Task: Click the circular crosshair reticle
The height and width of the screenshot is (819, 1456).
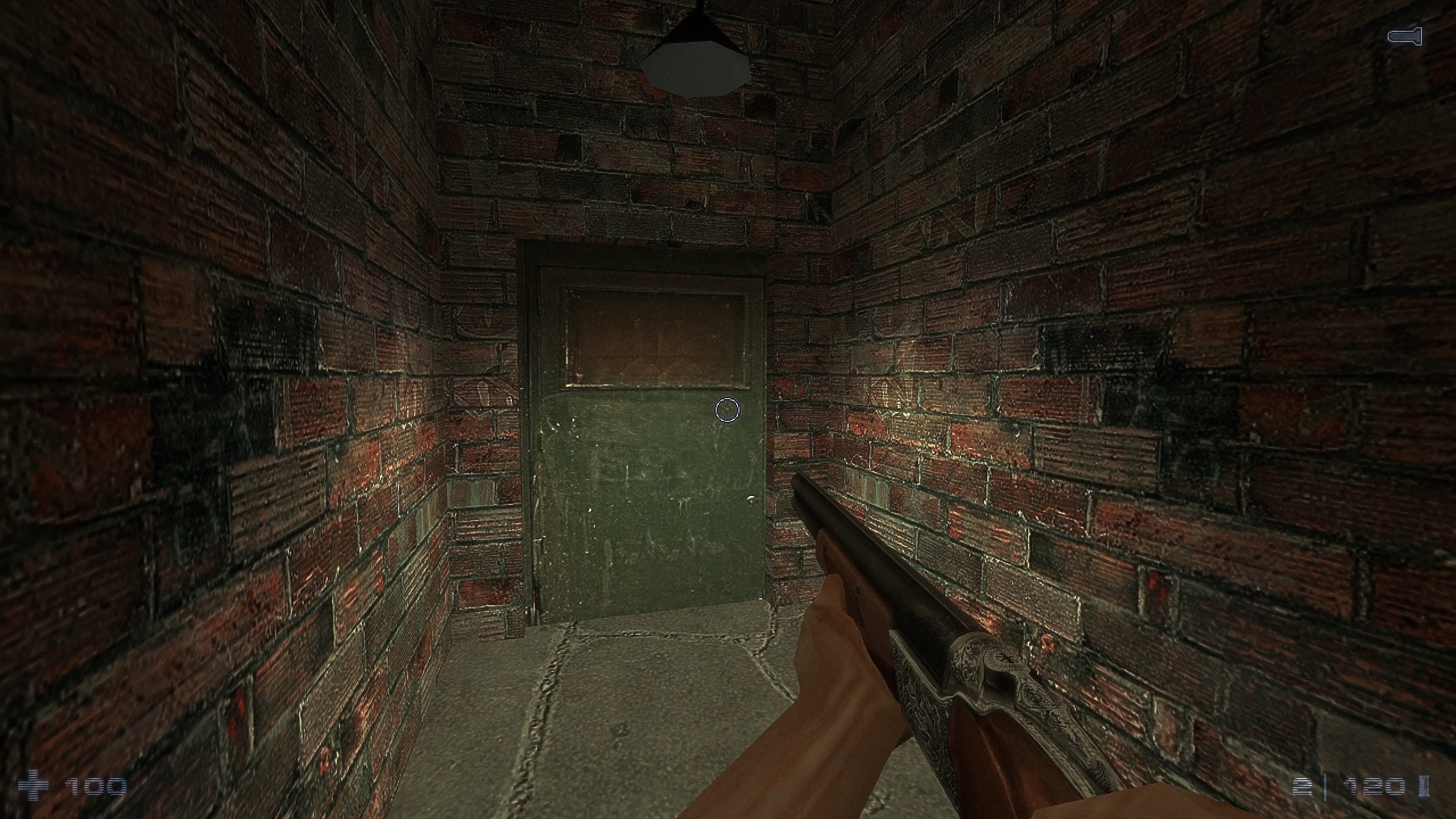Action: click(726, 409)
